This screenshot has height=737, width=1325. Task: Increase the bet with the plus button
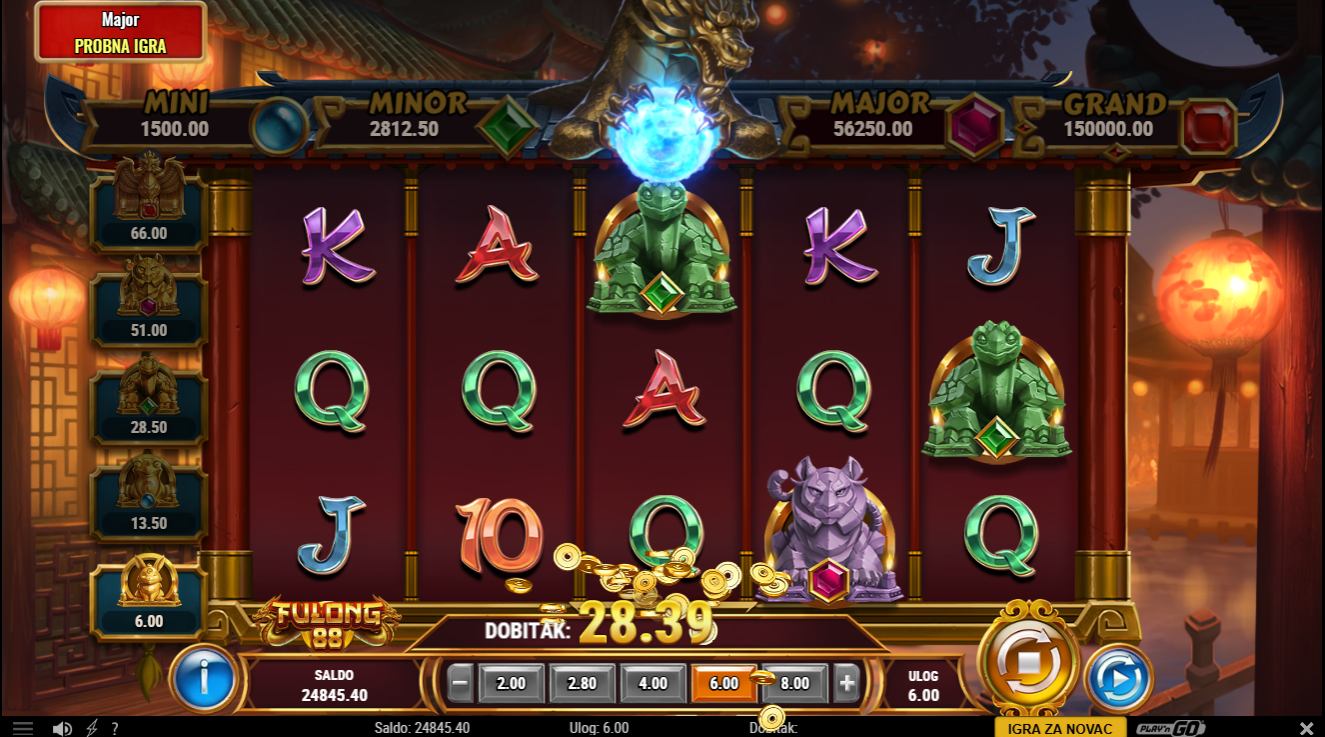coord(847,684)
